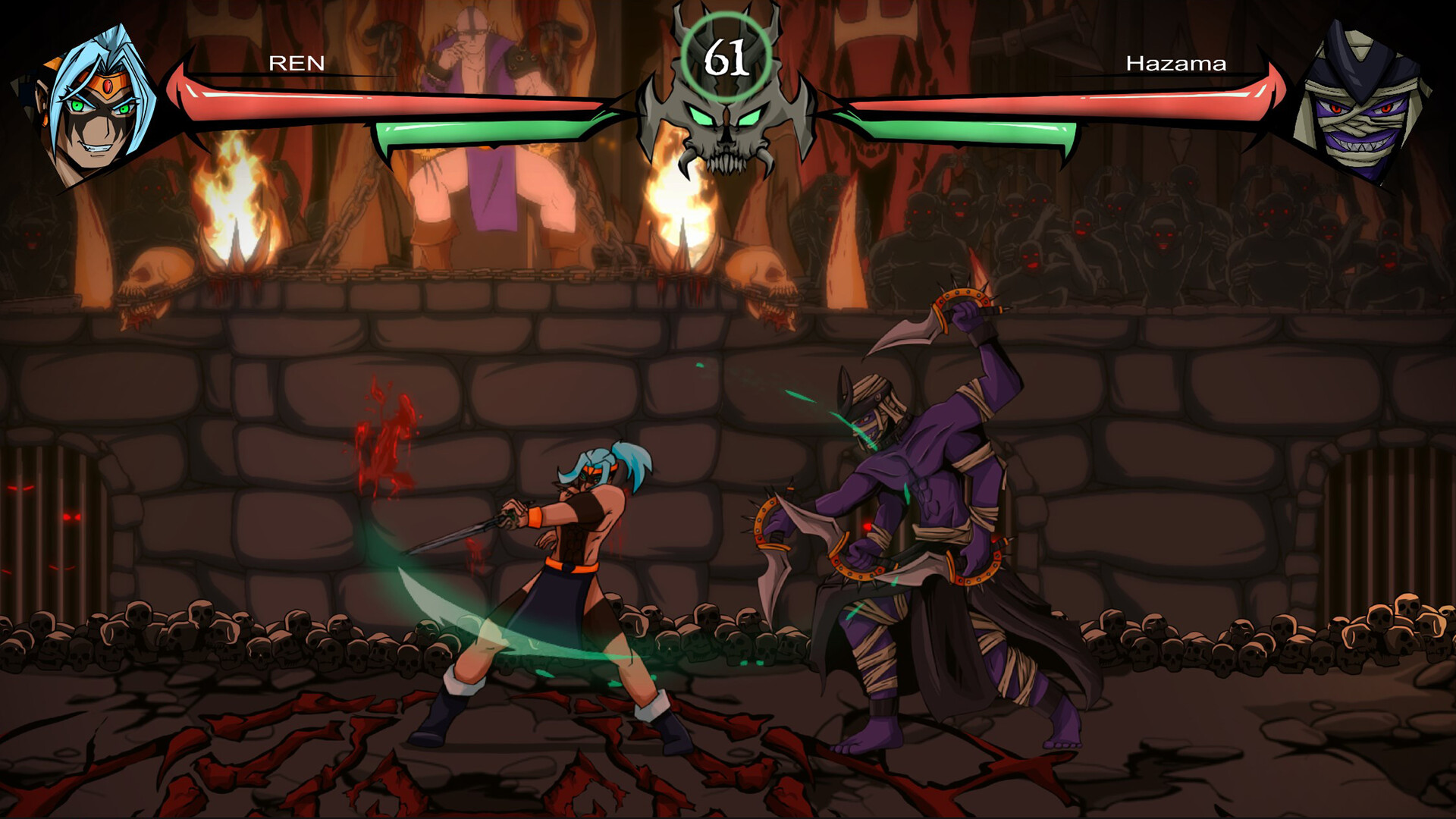Click the green glowing timer ring

click(728, 57)
